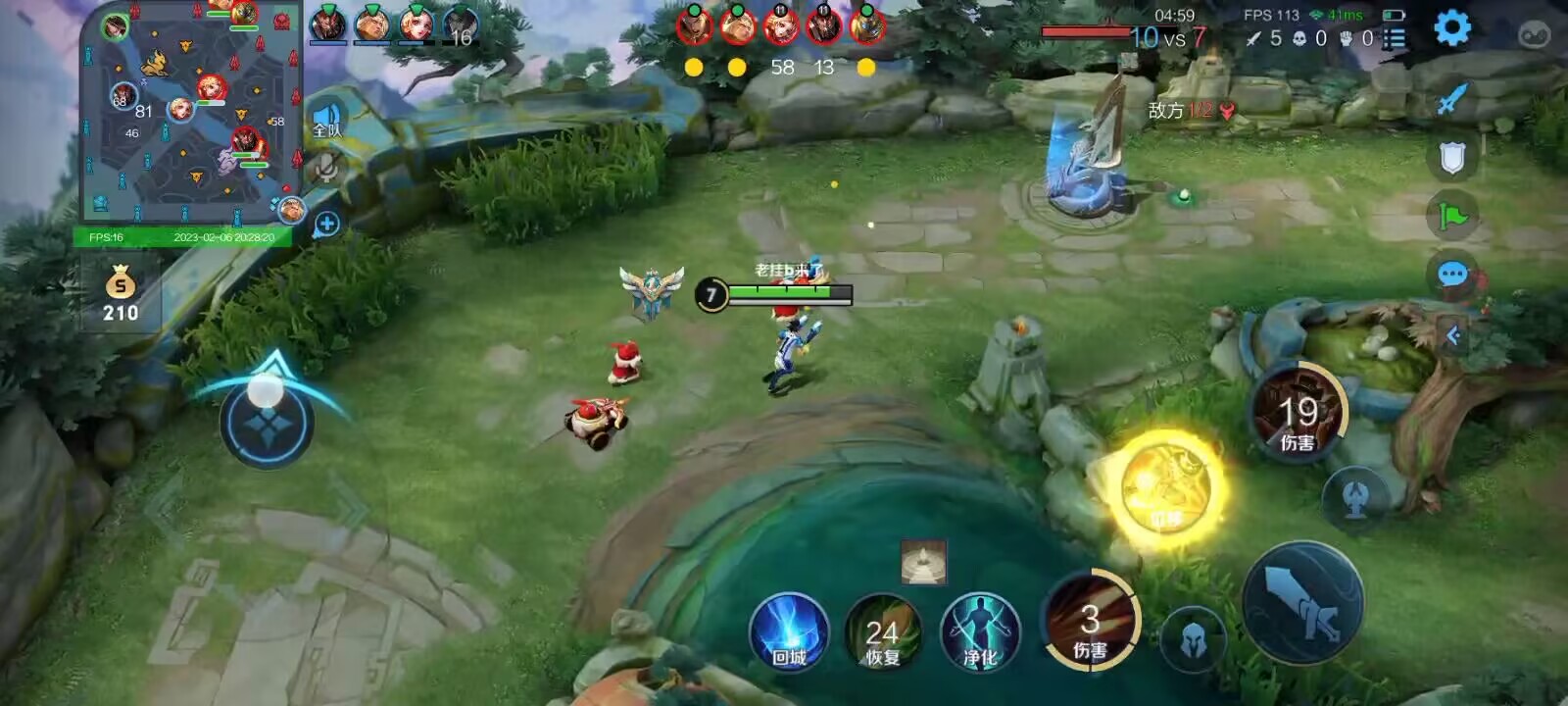The height and width of the screenshot is (706, 1568).
Task: Toggle the 全队 speaker voice button
Action: 326,121
